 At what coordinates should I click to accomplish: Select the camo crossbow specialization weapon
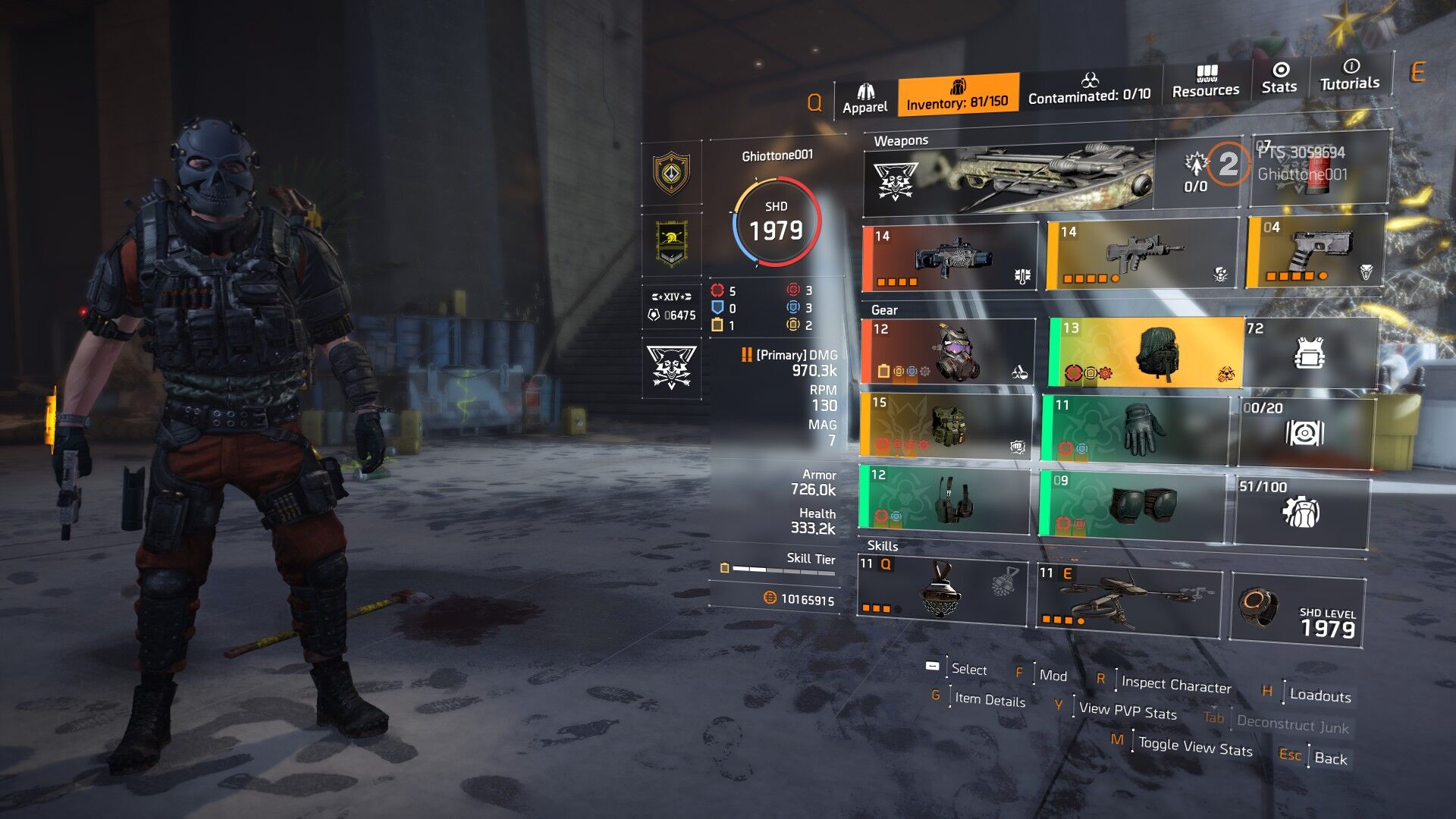click(x=1009, y=177)
